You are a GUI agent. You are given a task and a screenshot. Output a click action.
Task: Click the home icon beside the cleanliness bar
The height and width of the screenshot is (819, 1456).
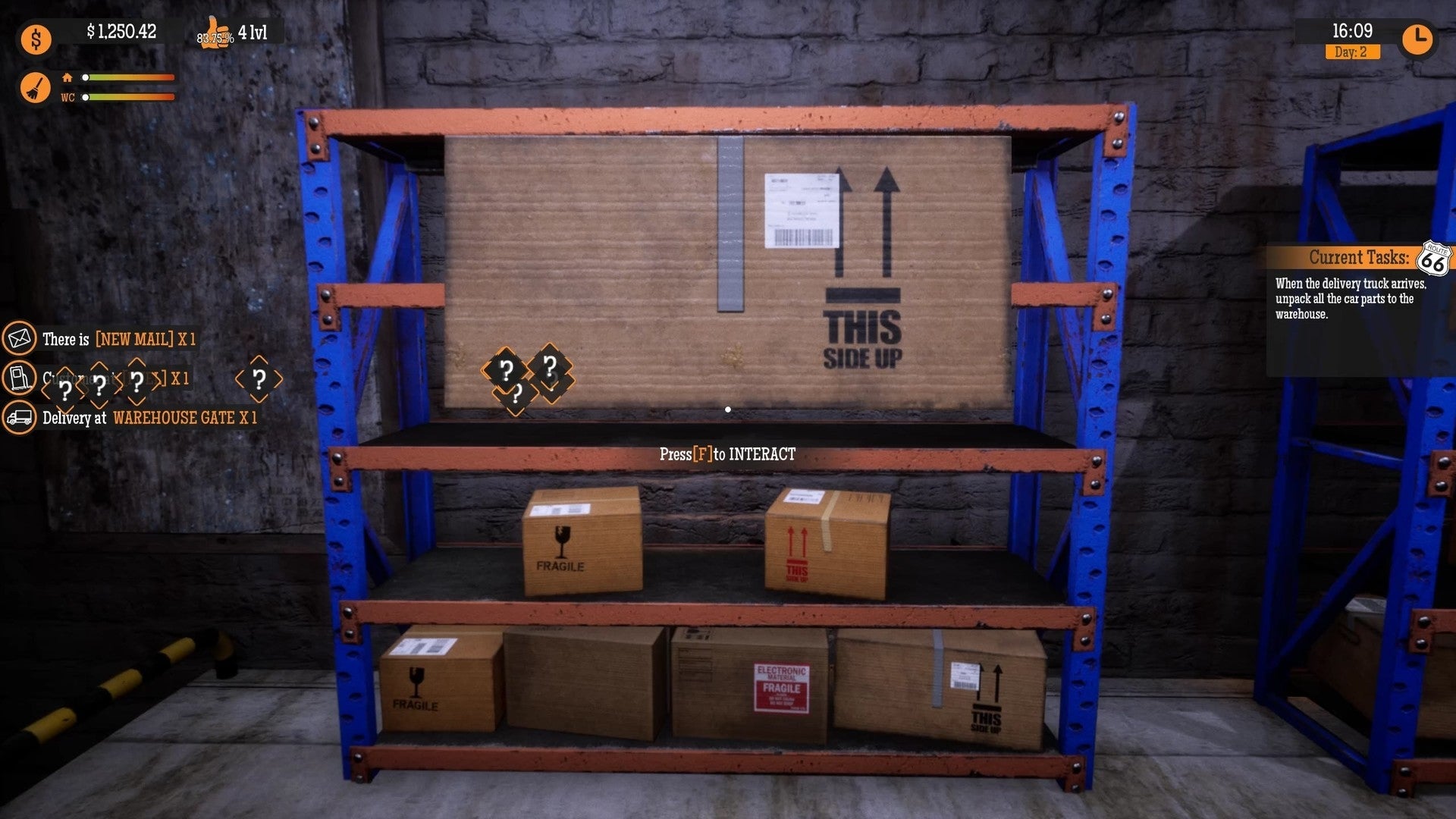[68, 76]
